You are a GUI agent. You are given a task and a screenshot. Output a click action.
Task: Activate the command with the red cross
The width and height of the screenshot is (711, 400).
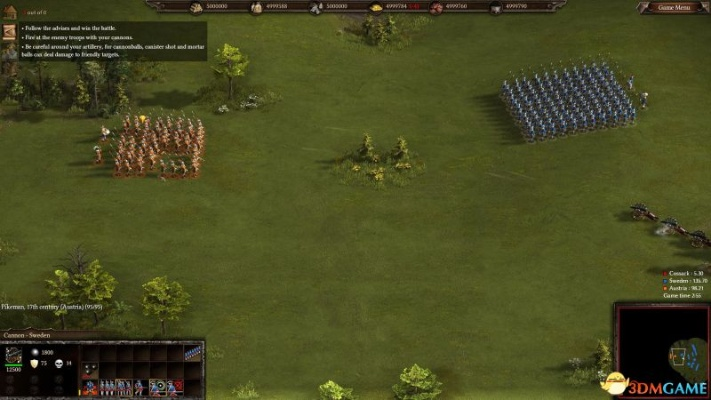tap(177, 386)
